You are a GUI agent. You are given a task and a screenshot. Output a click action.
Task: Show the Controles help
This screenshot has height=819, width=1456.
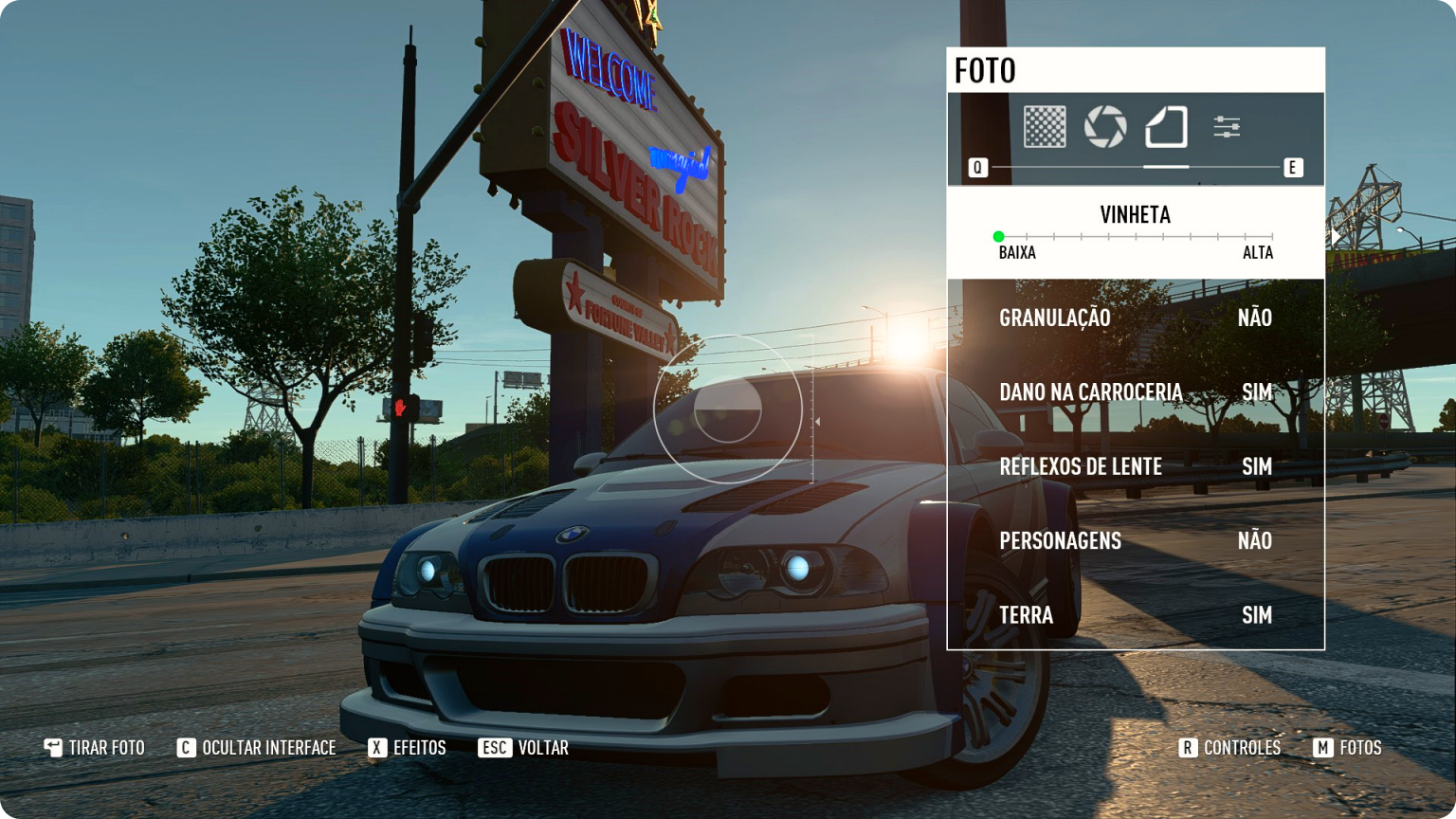[1229, 748]
